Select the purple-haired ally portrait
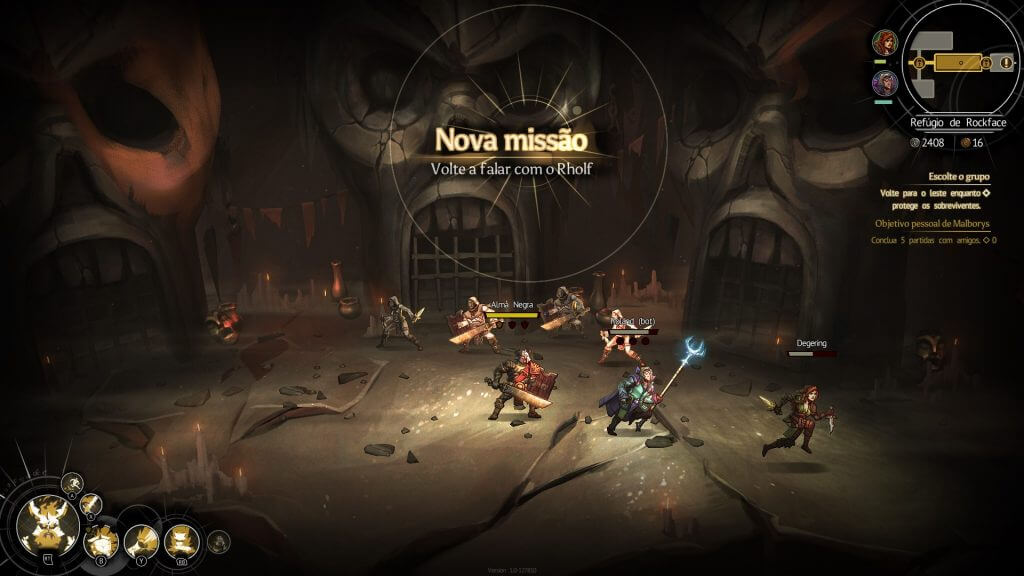Image resolution: width=1024 pixels, height=576 pixels. click(x=884, y=82)
